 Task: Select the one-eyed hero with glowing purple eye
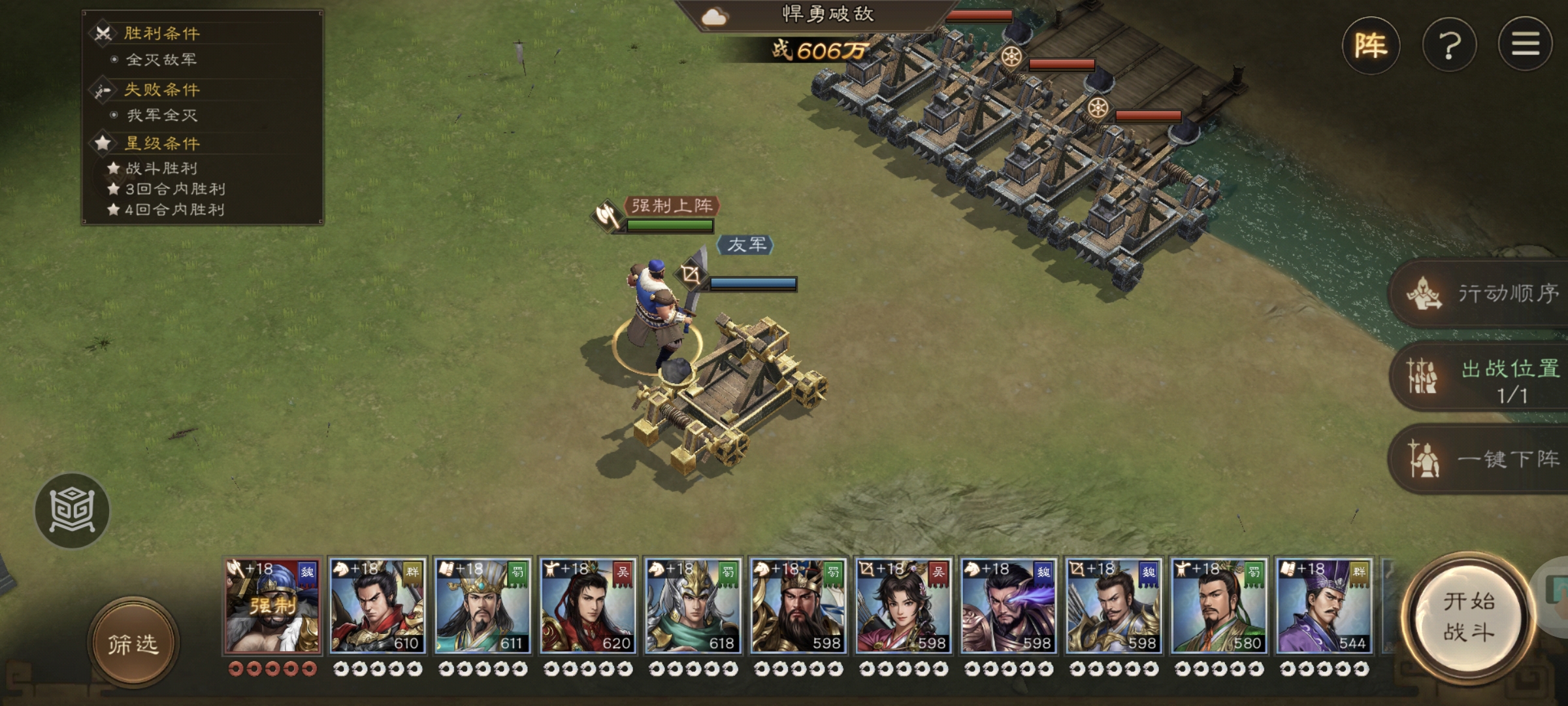1009,606
